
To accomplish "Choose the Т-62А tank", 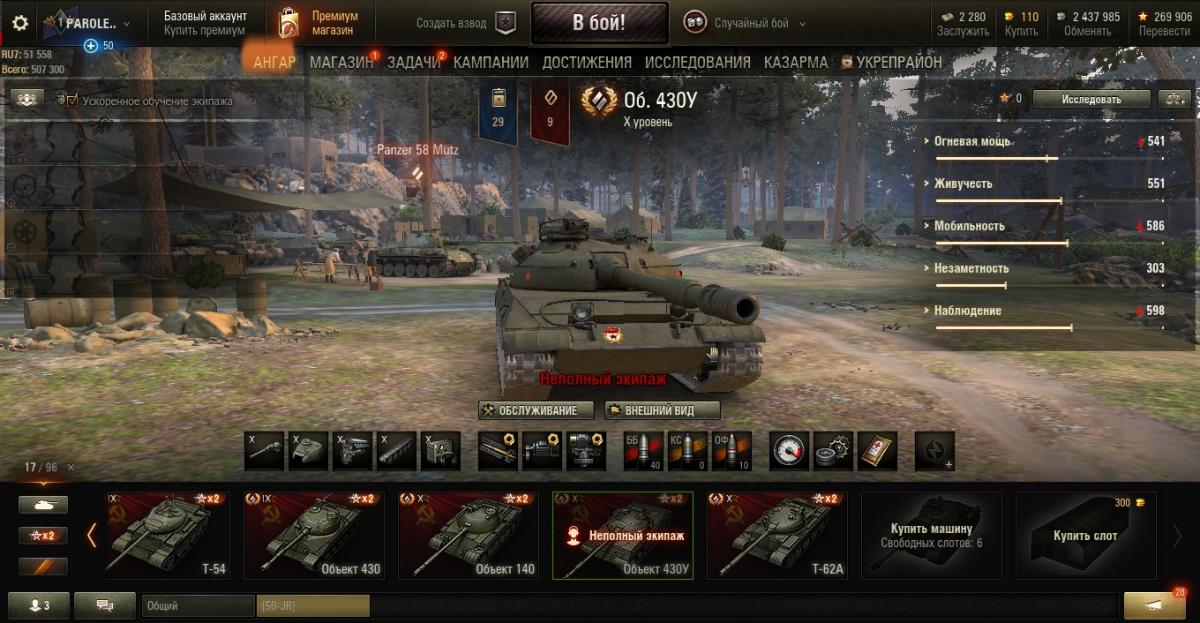I will 784,535.
